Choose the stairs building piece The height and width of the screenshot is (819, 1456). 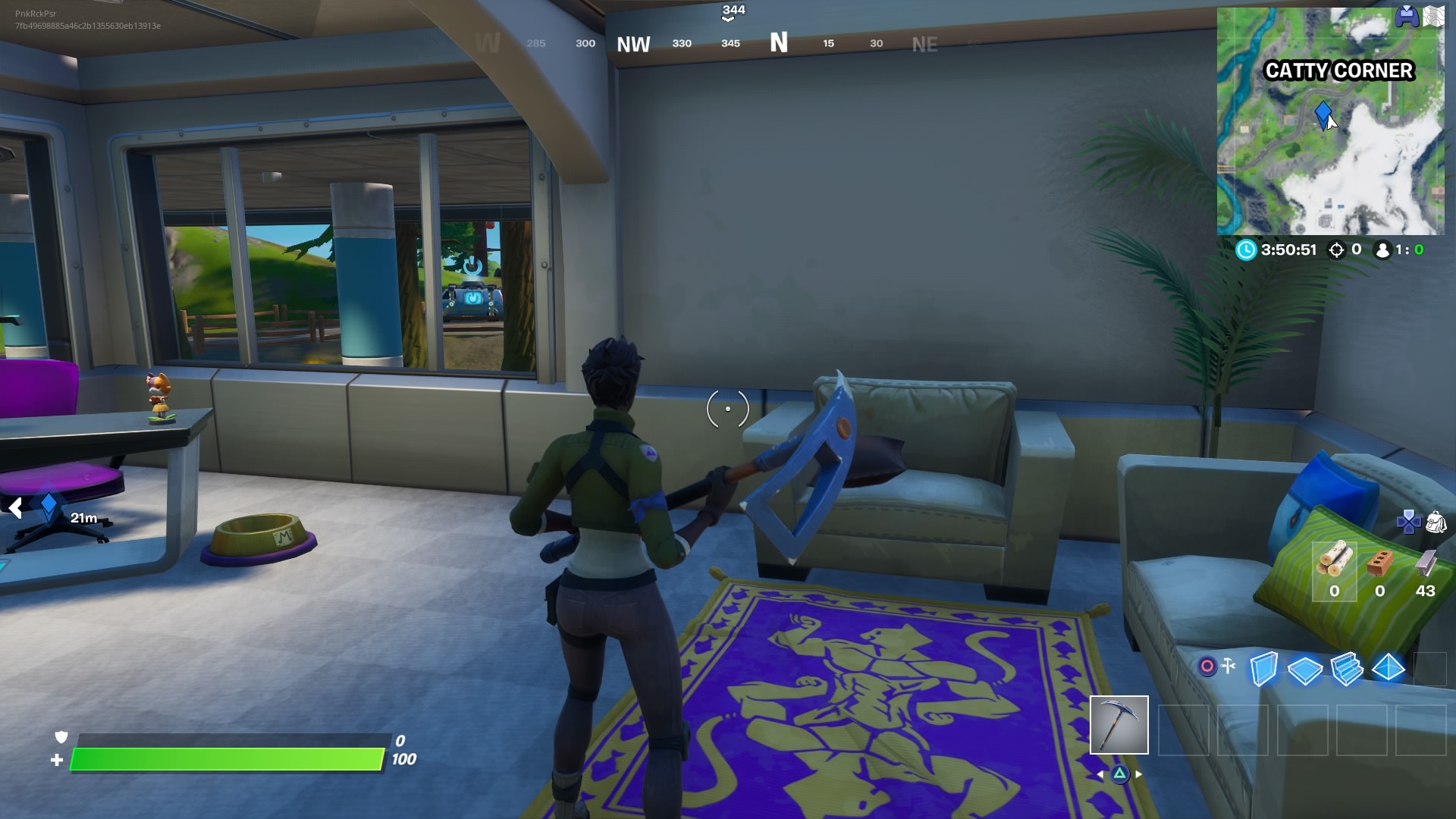[x=1347, y=669]
